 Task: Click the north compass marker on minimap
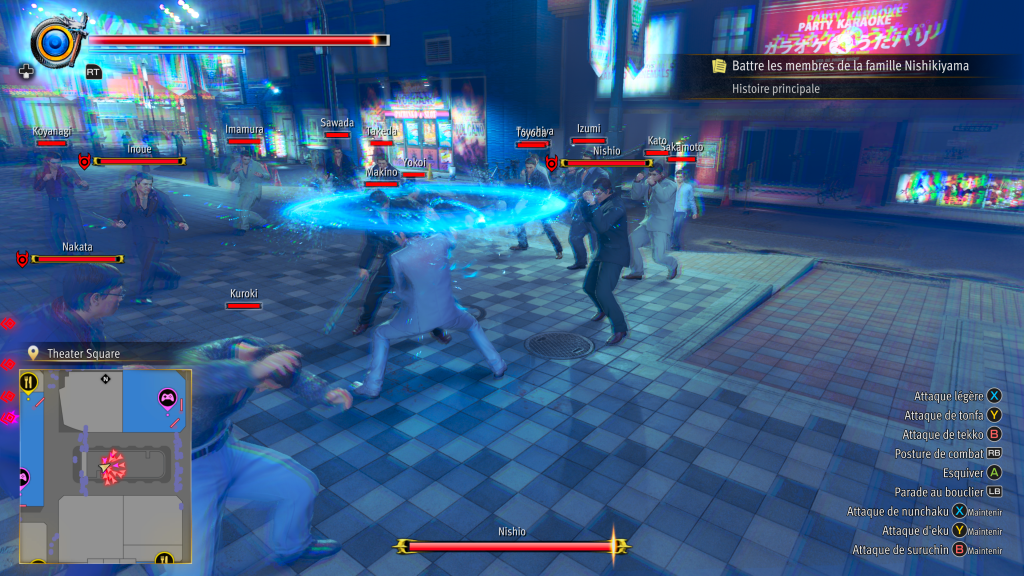click(105, 379)
